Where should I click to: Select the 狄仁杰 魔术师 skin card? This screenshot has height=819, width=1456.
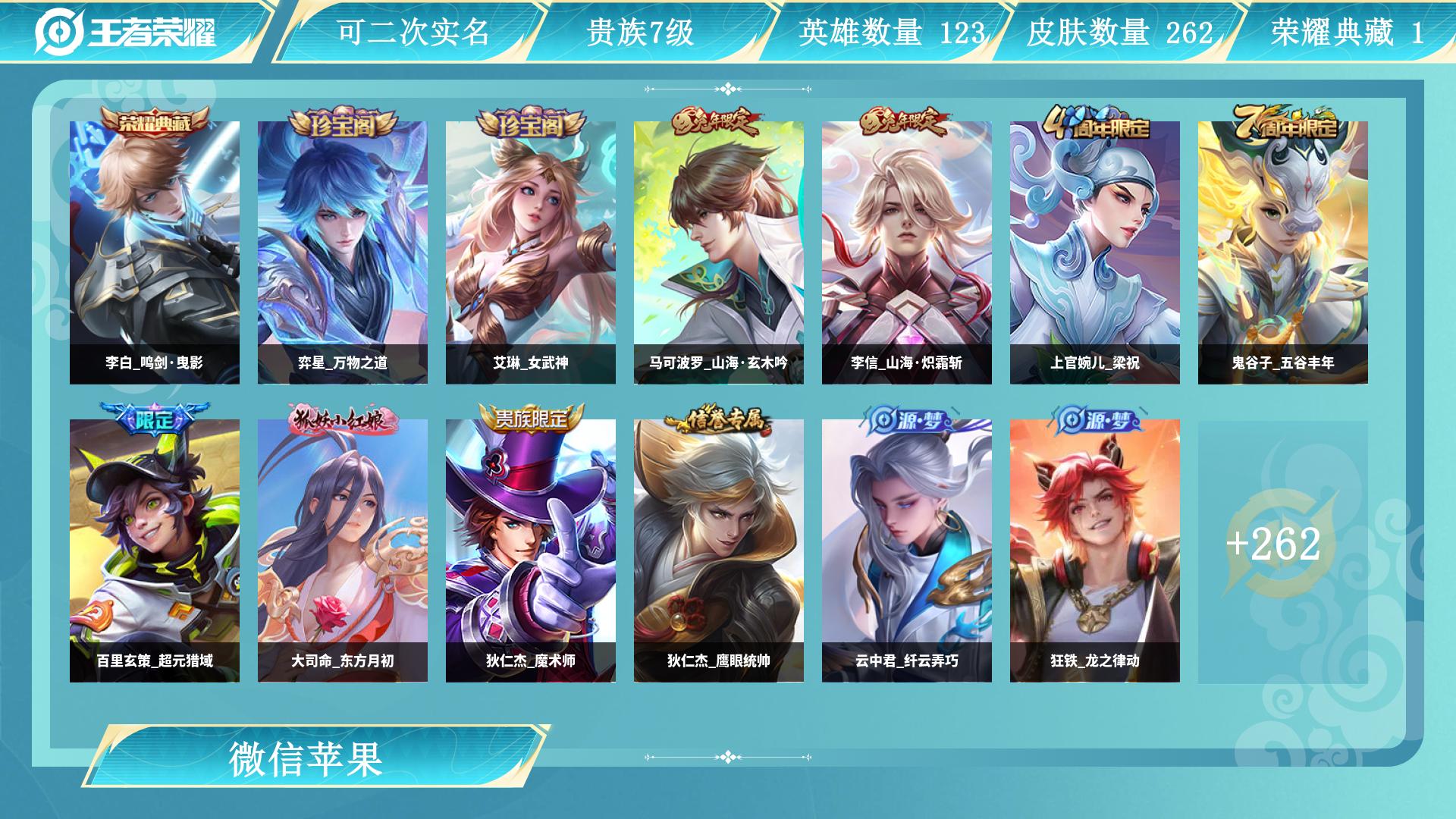[x=531, y=551]
